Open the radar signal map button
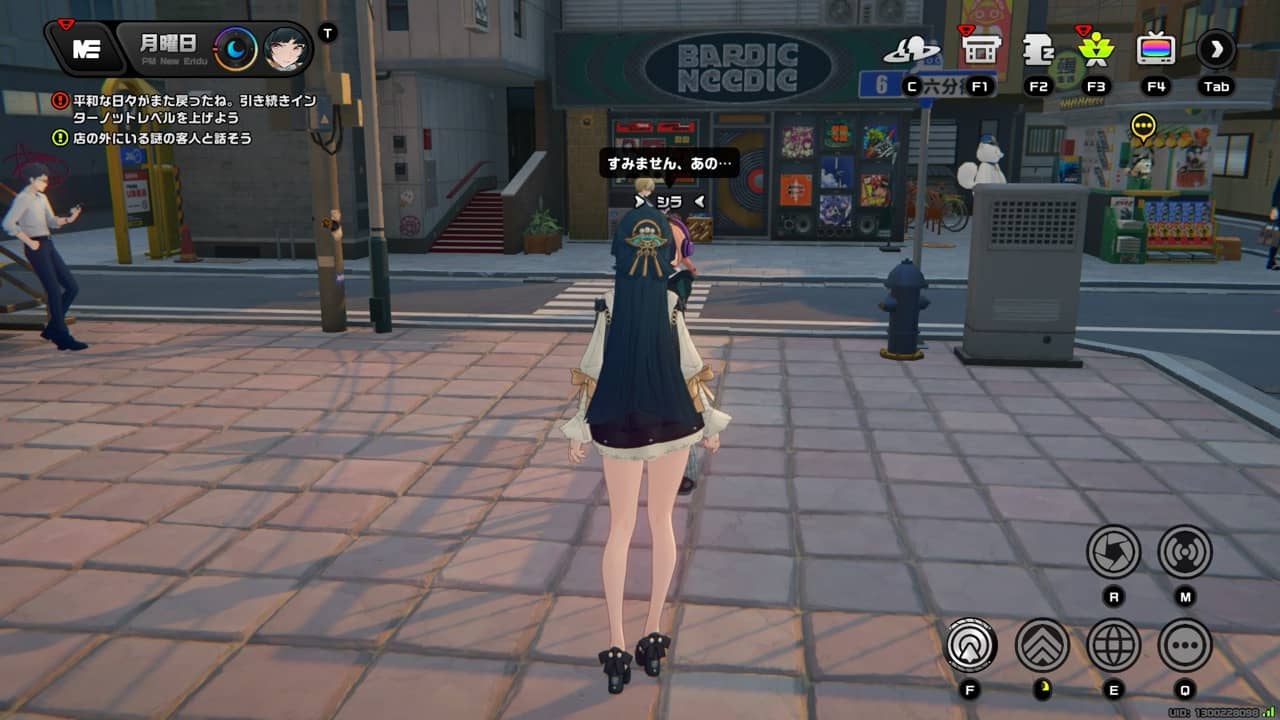The width and height of the screenshot is (1280, 720). [x=1185, y=551]
